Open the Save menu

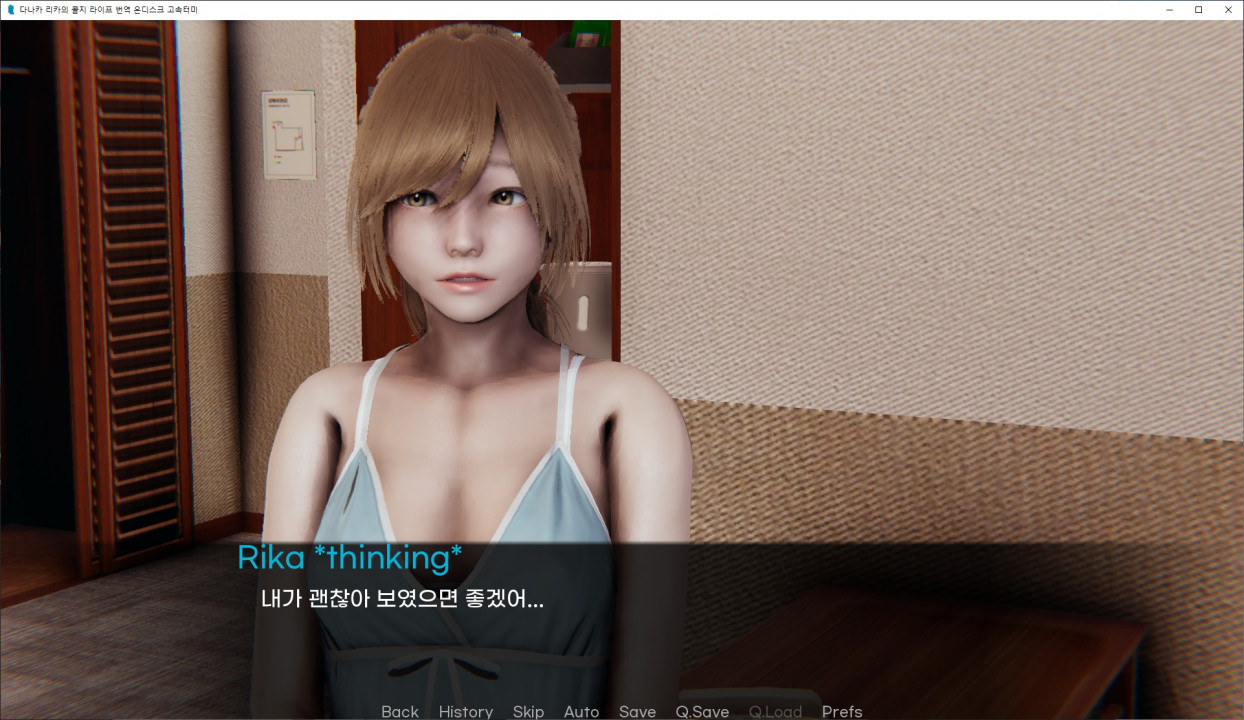637,711
